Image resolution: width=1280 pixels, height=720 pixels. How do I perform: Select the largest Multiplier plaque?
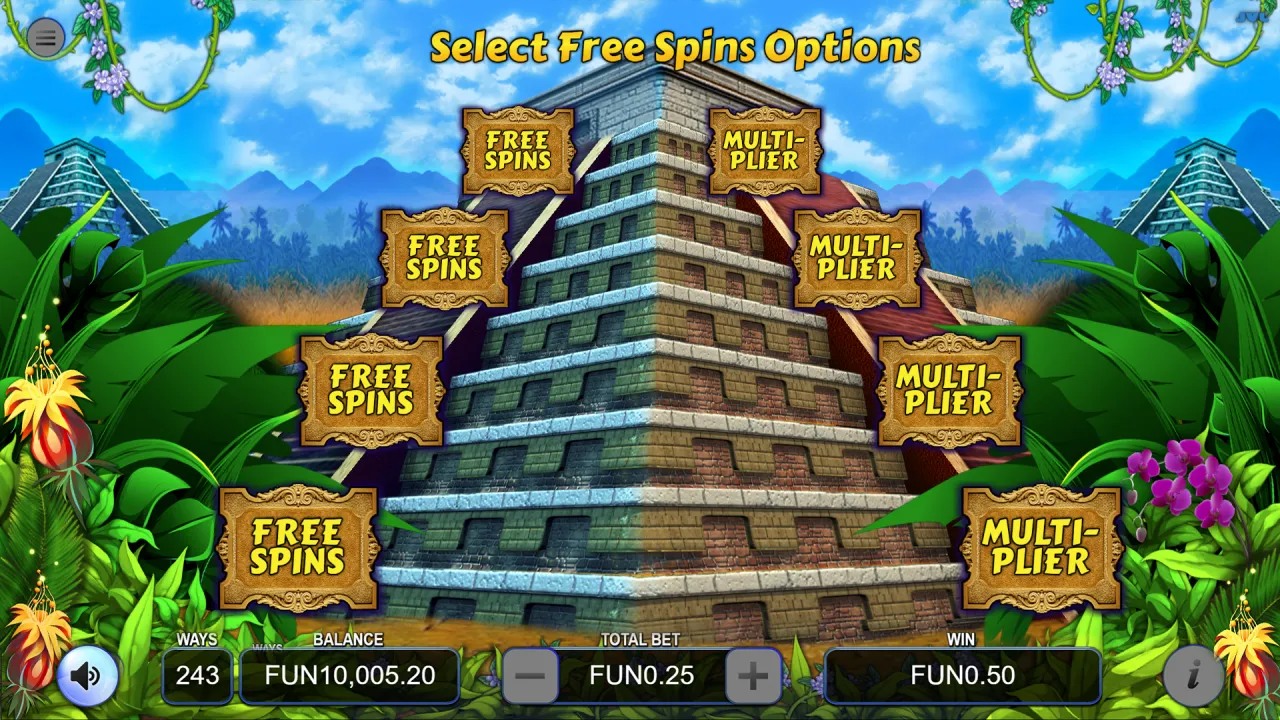pos(1041,547)
